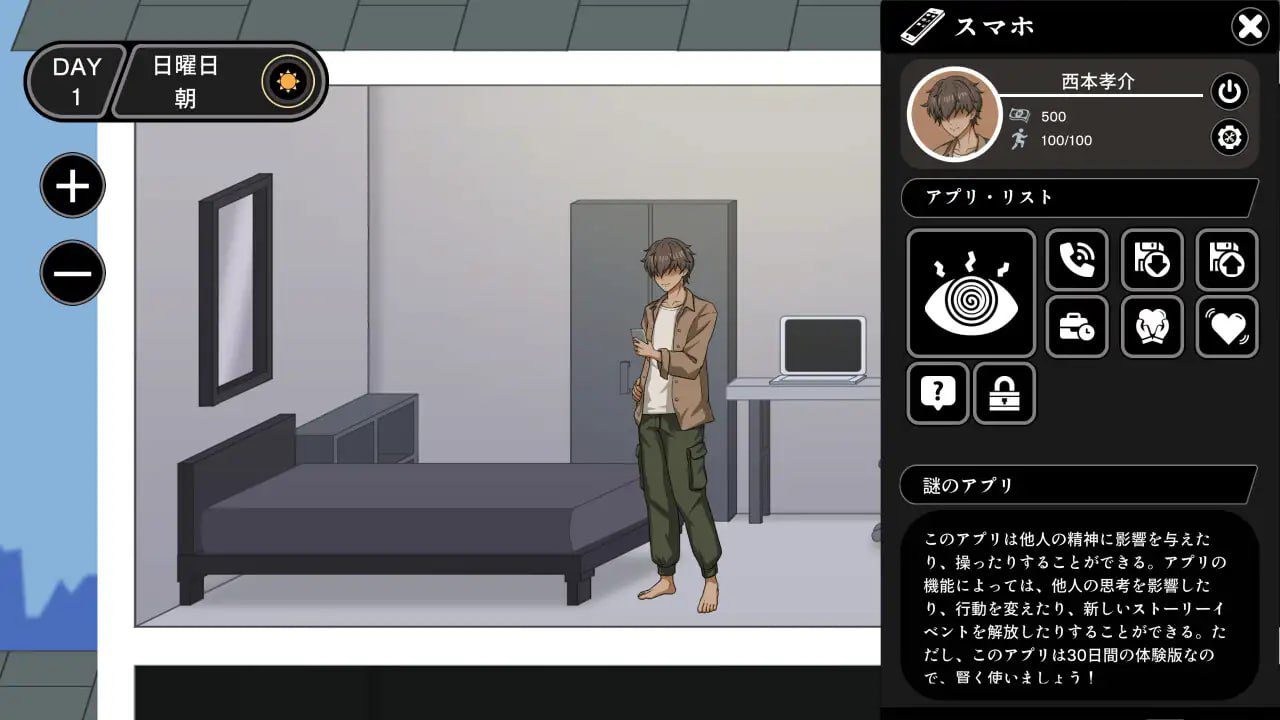Open the phone call app
The width and height of the screenshot is (1280, 720).
[x=1077, y=260]
